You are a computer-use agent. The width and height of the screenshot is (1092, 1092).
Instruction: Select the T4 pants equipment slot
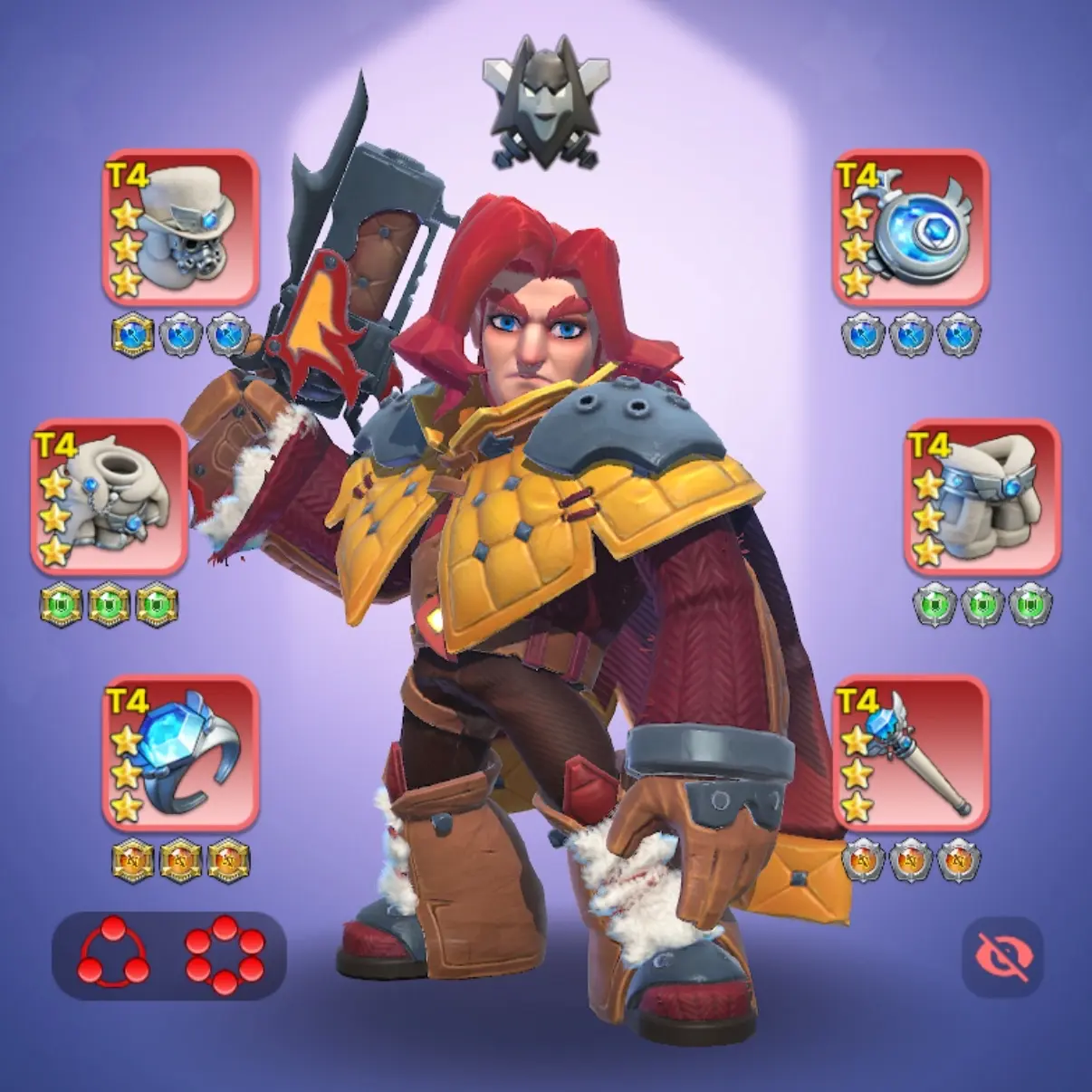pos(982,497)
